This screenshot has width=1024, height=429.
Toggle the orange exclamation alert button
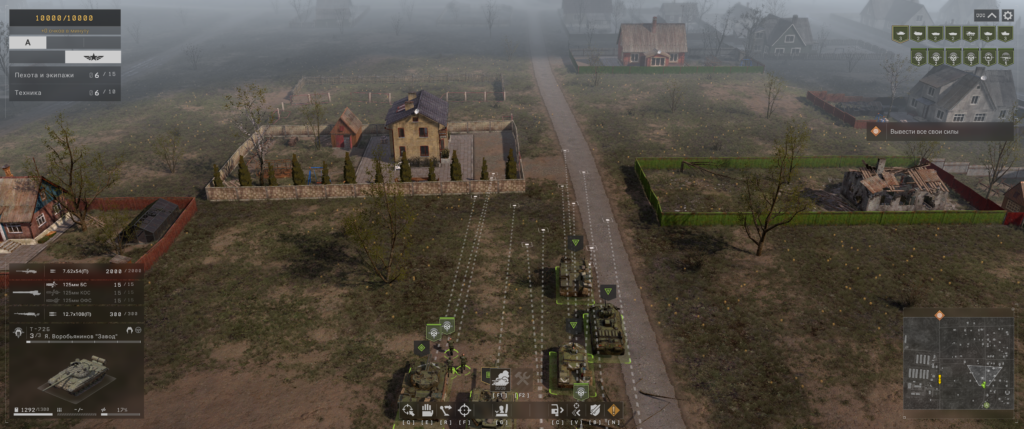614,410
